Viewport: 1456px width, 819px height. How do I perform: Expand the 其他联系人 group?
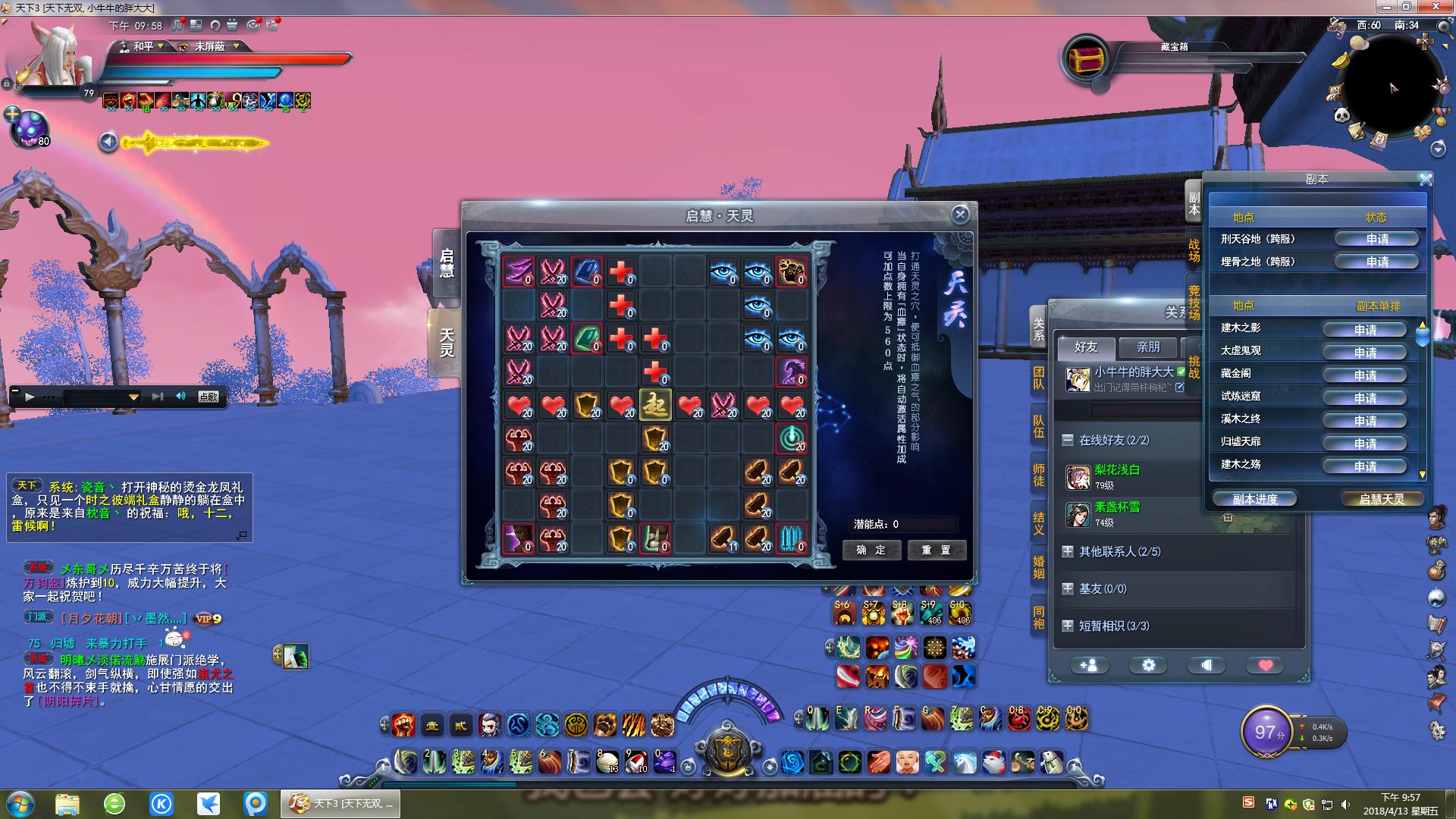[1068, 551]
